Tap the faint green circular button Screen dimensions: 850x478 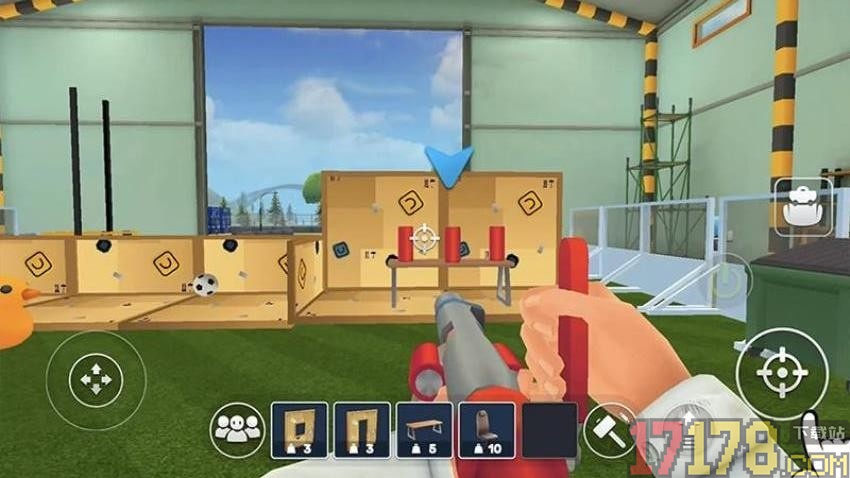pyautogui.click(x=728, y=280)
